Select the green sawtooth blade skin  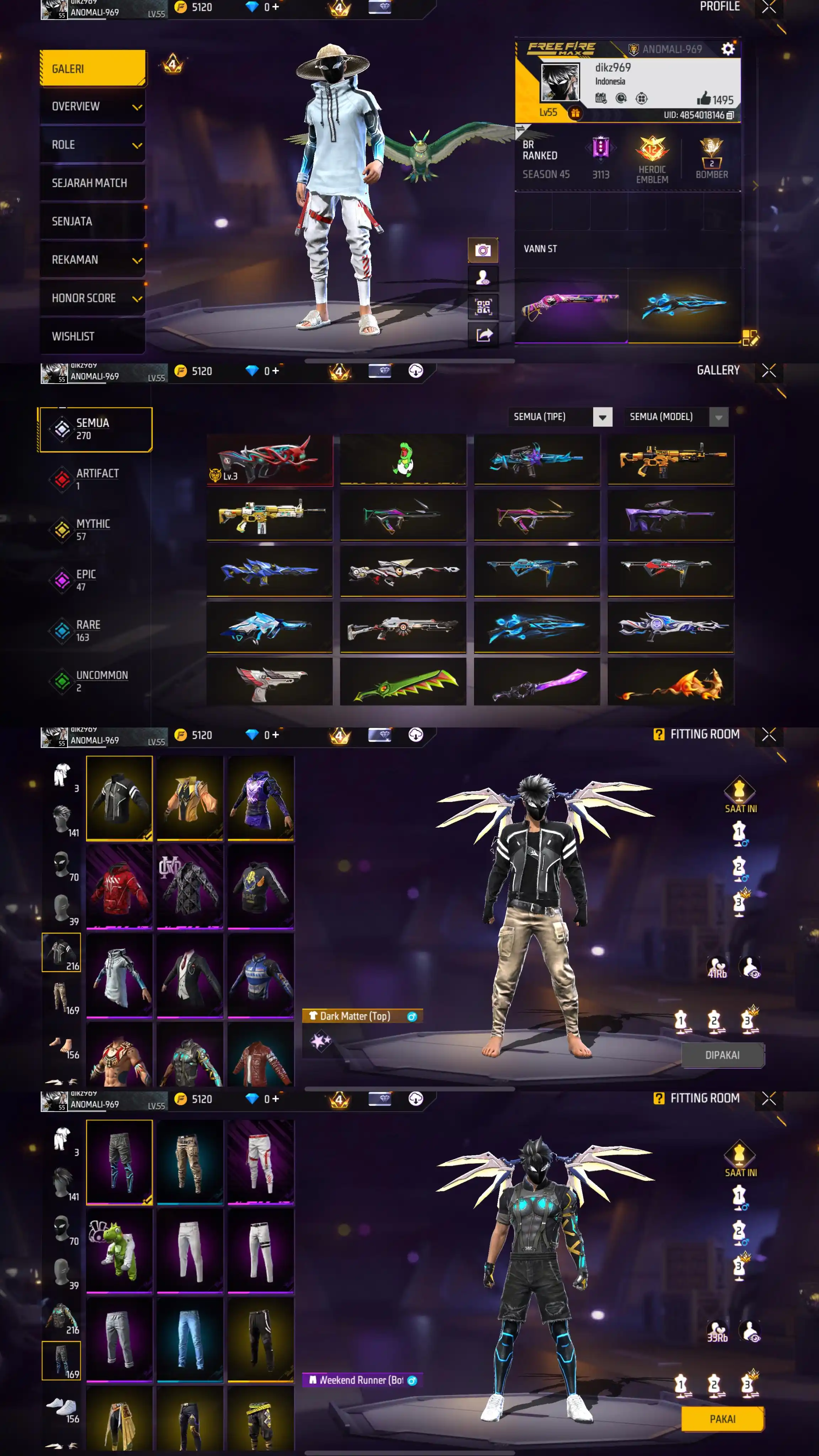(403, 683)
